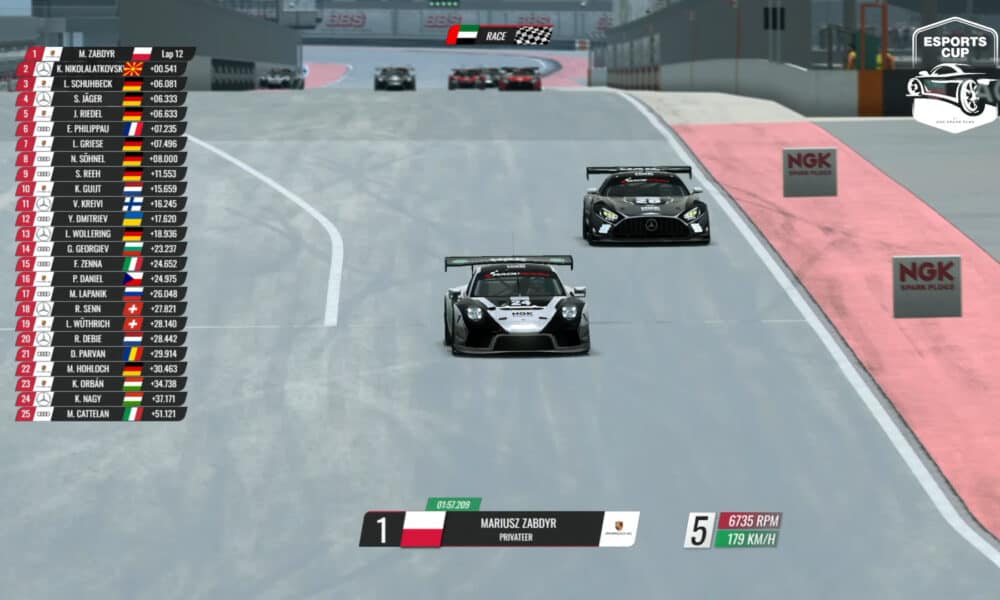
Task: Select G. Georgiev's standings row
Action: pyautogui.click(x=98, y=249)
